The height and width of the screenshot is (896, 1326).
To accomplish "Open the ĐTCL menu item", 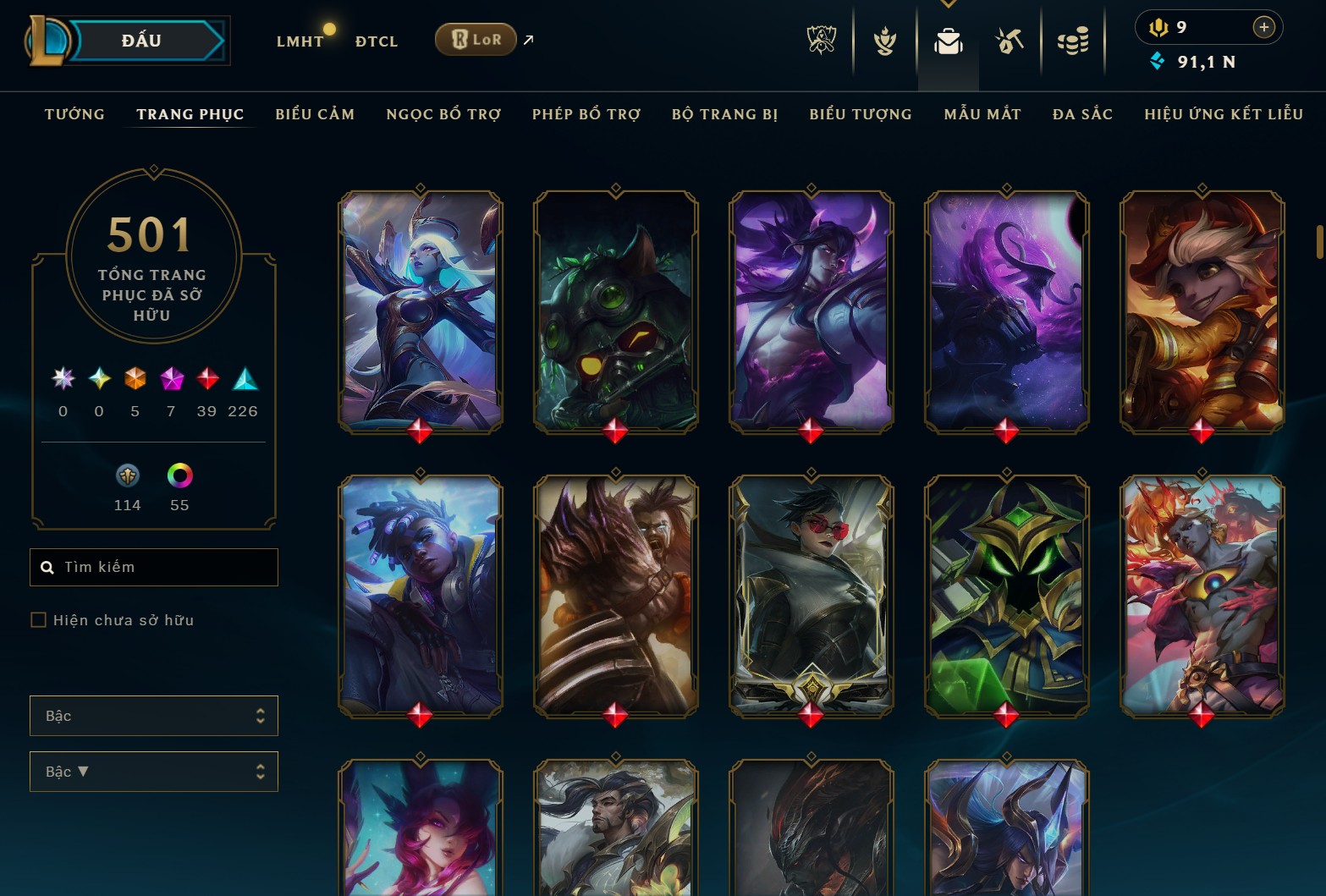I will [x=376, y=41].
